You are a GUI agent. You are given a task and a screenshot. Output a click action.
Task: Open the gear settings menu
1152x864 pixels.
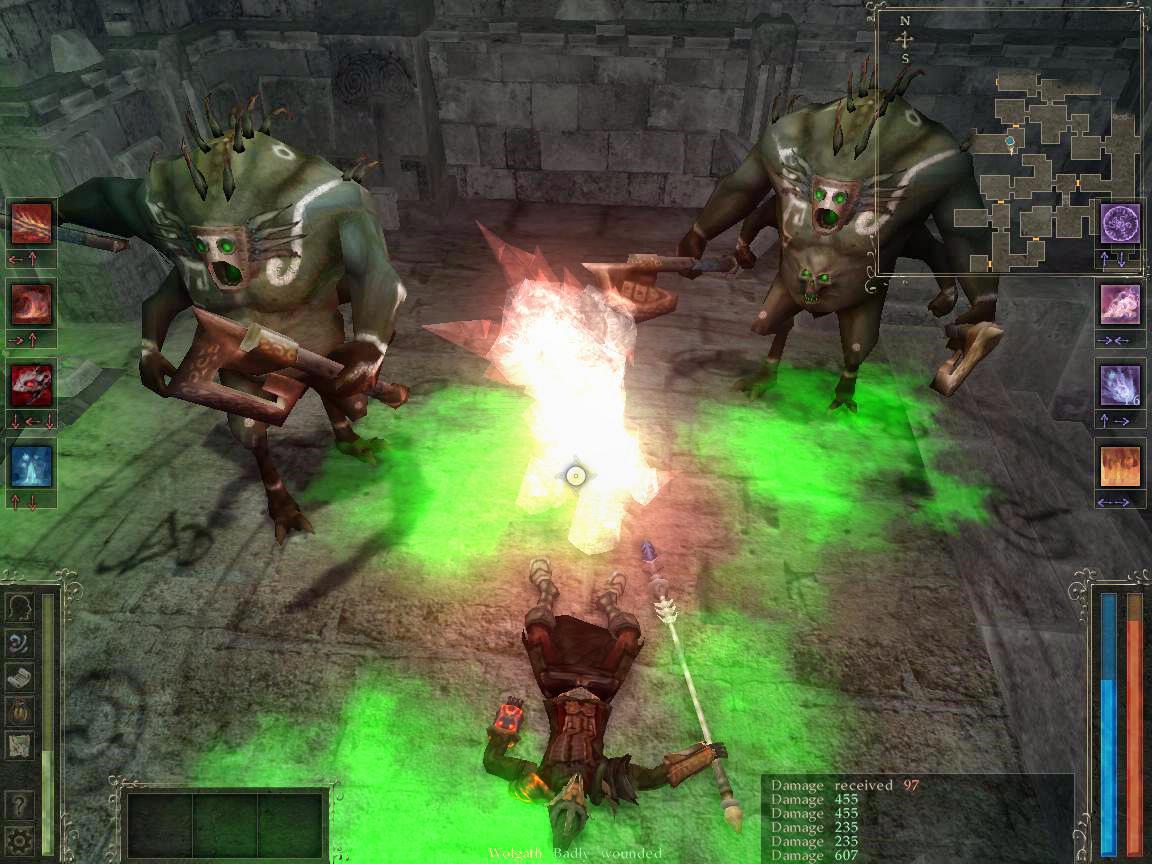click(19, 838)
